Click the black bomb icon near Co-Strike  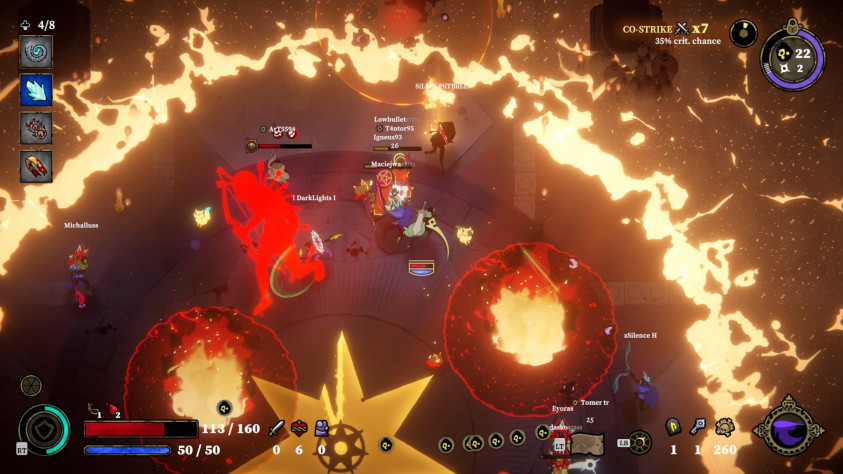pos(743,33)
